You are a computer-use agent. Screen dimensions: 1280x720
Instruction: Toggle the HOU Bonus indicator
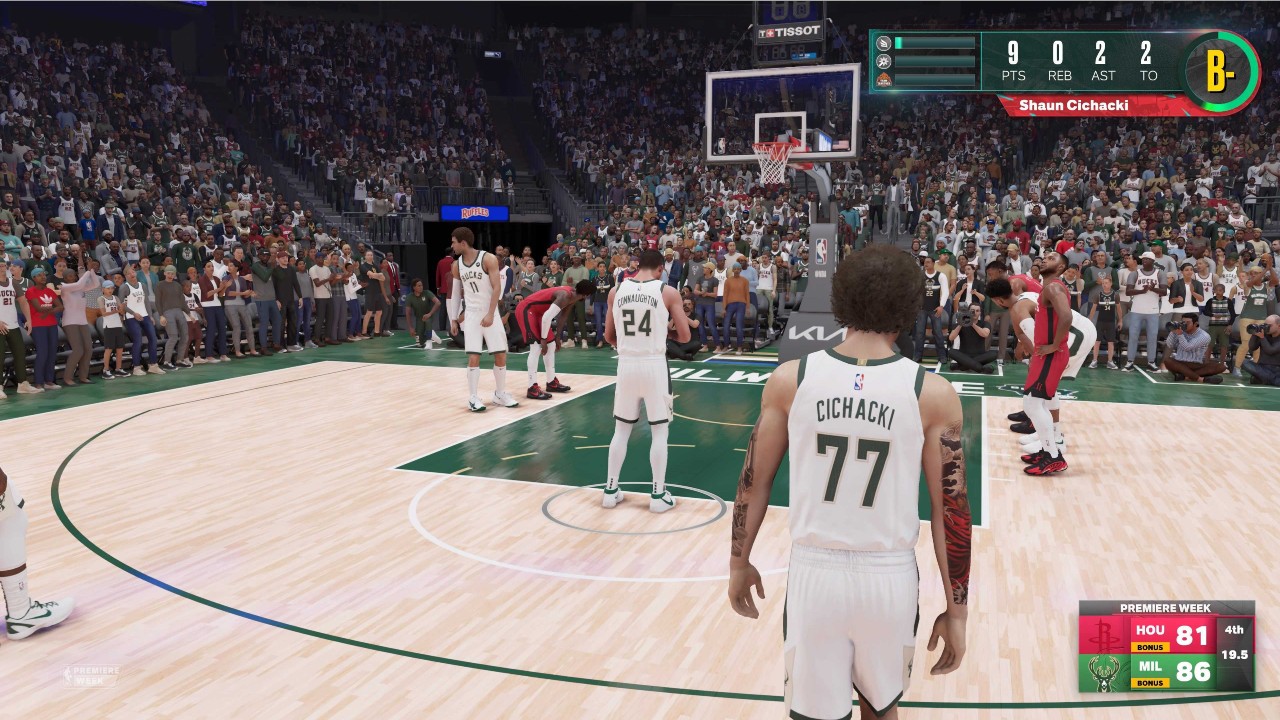1152,647
